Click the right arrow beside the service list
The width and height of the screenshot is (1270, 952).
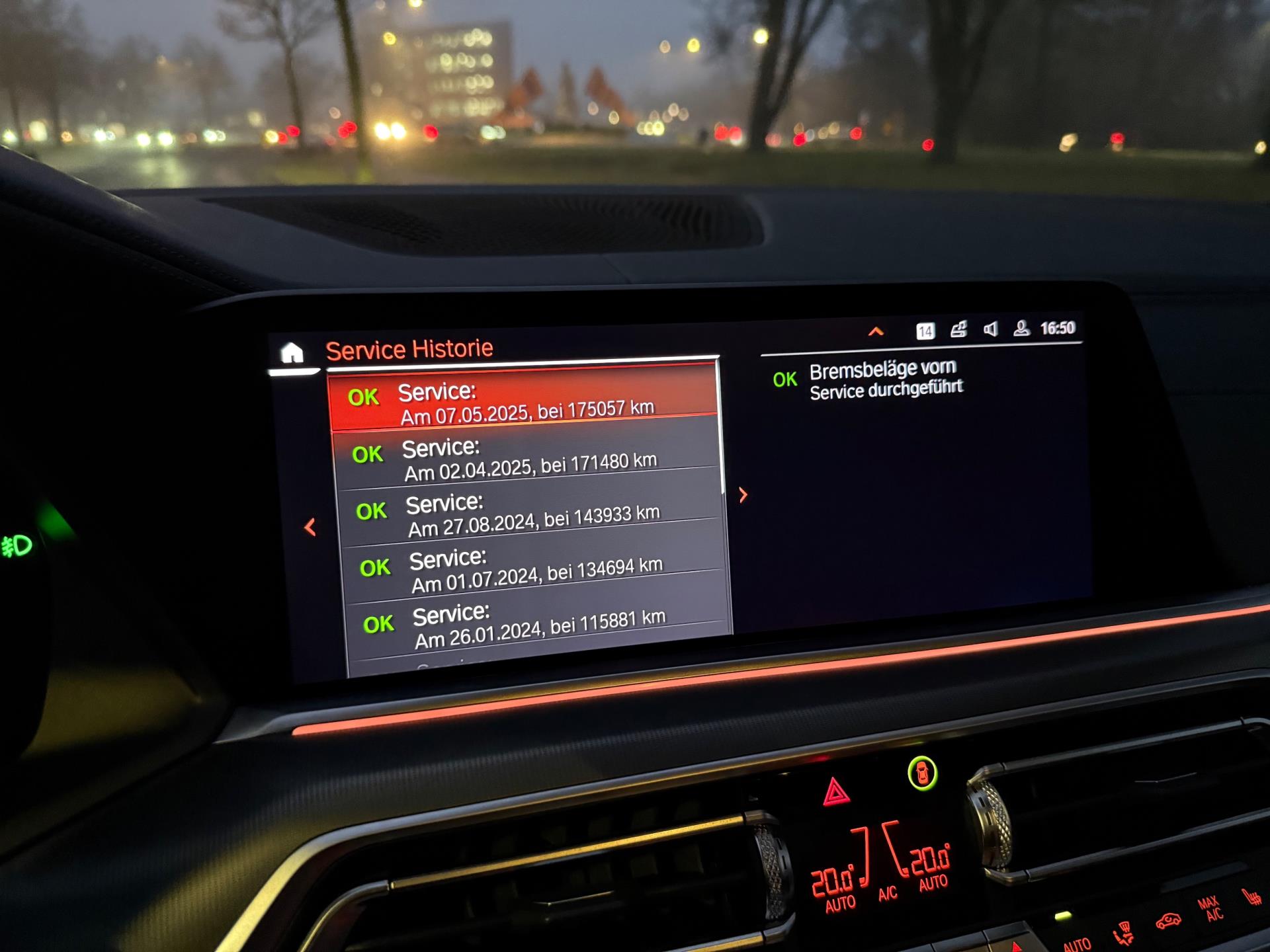point(743,495)
